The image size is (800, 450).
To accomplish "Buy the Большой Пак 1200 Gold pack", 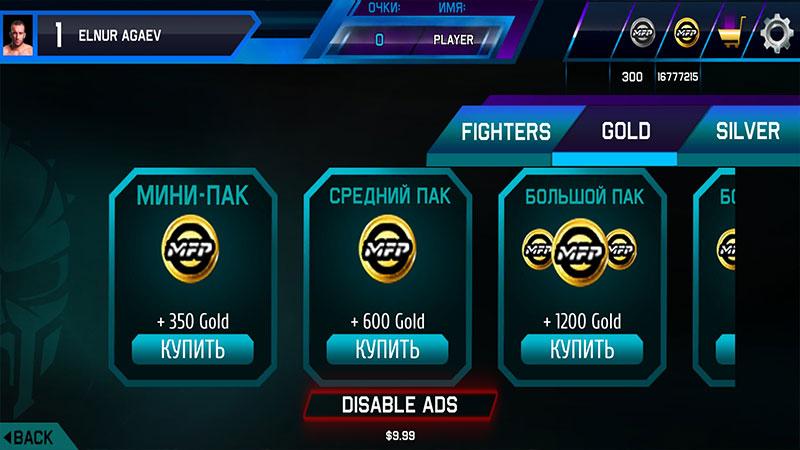I will point(582,350).
